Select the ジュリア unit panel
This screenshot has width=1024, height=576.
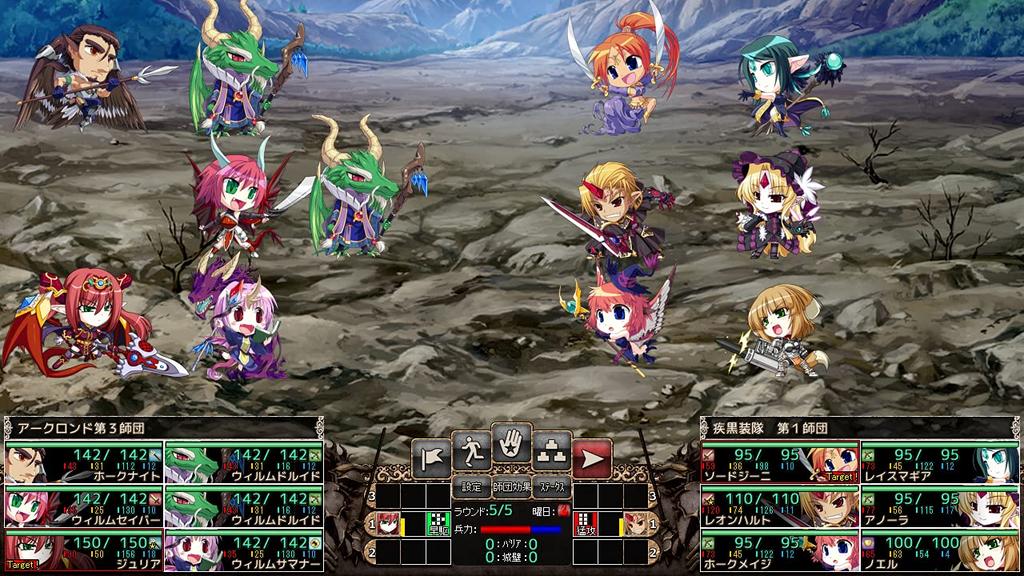pos(83,551)
